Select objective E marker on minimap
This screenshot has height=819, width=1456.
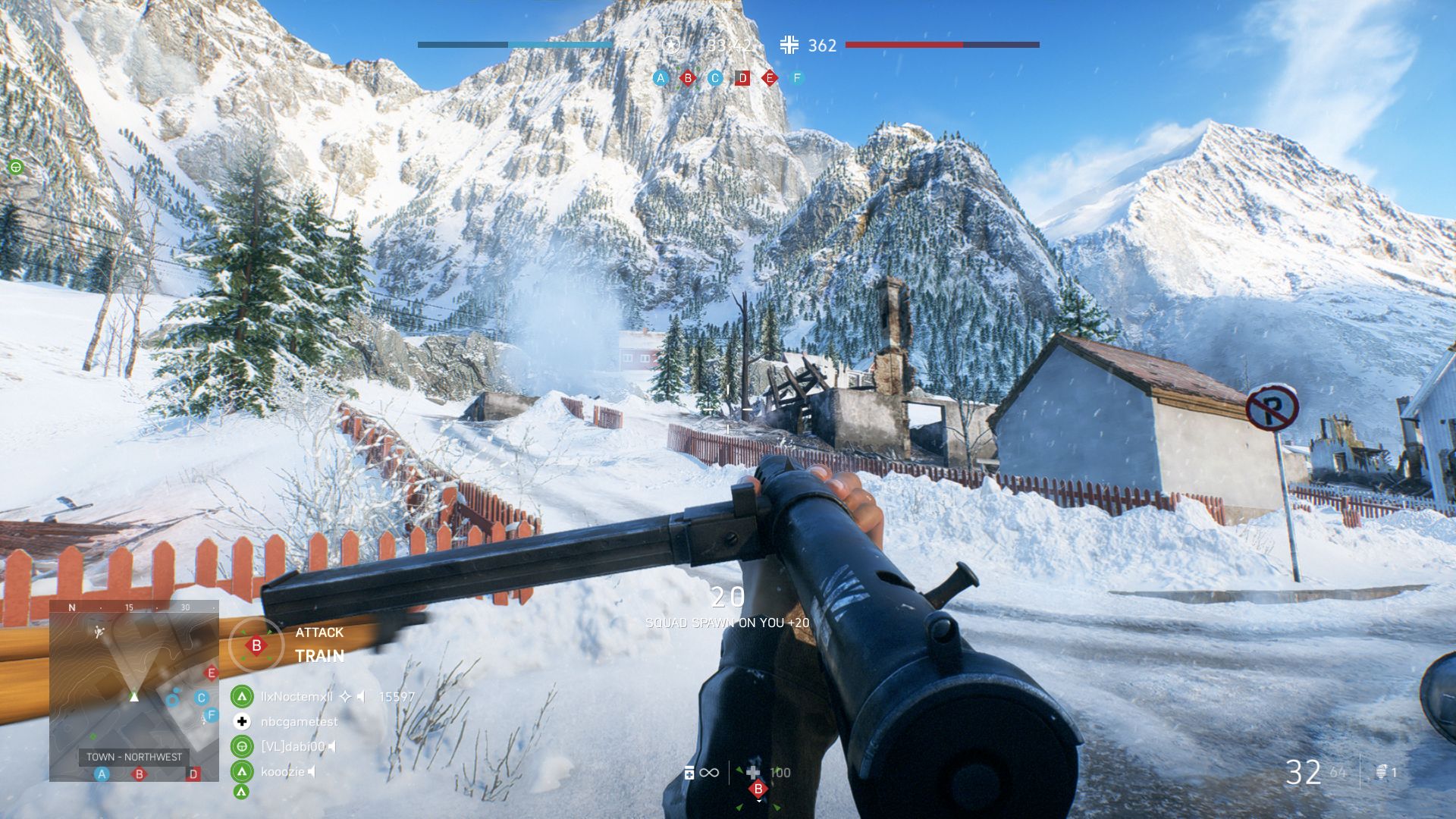[x=212, y=673]
